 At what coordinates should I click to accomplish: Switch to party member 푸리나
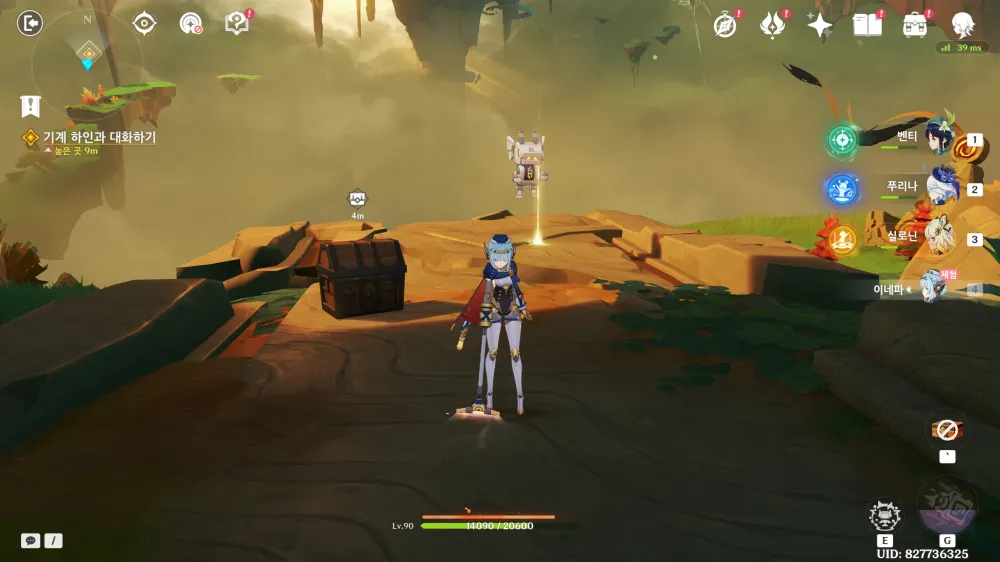coord(940,187)
